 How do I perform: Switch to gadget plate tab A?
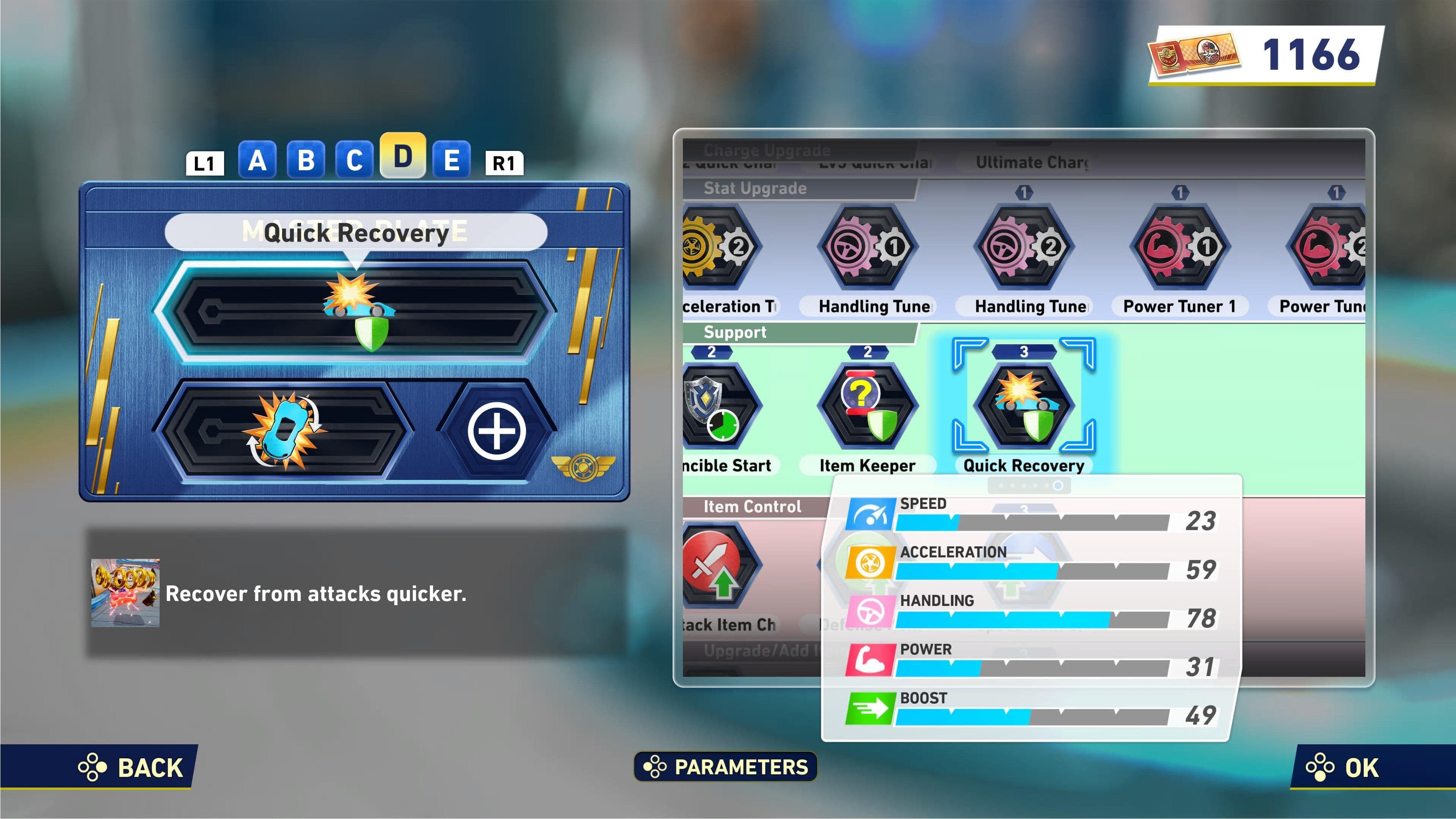pos(257,160)
